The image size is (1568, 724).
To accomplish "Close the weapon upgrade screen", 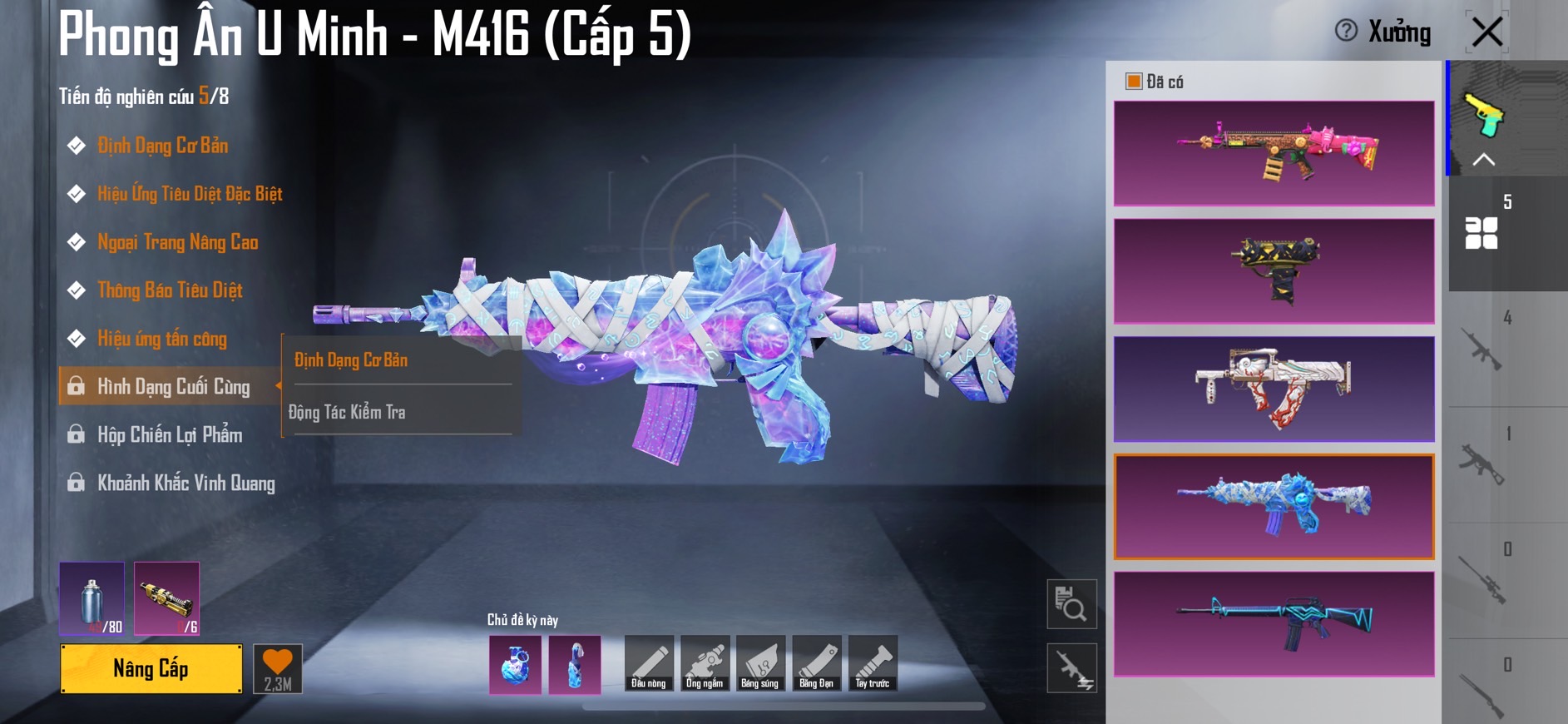I will [1486, 32].
